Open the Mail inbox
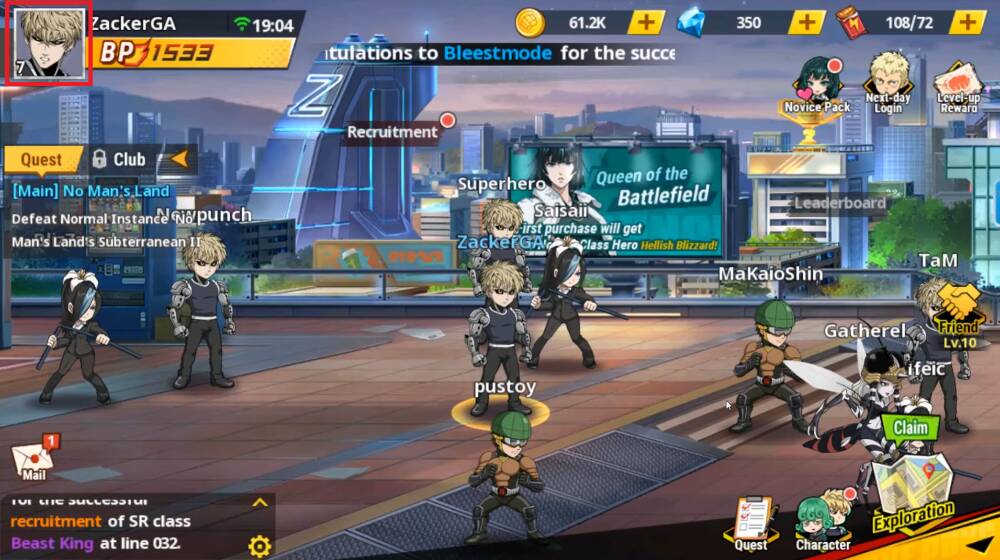The image size is (1000, 560). click(x=33, y=459)
